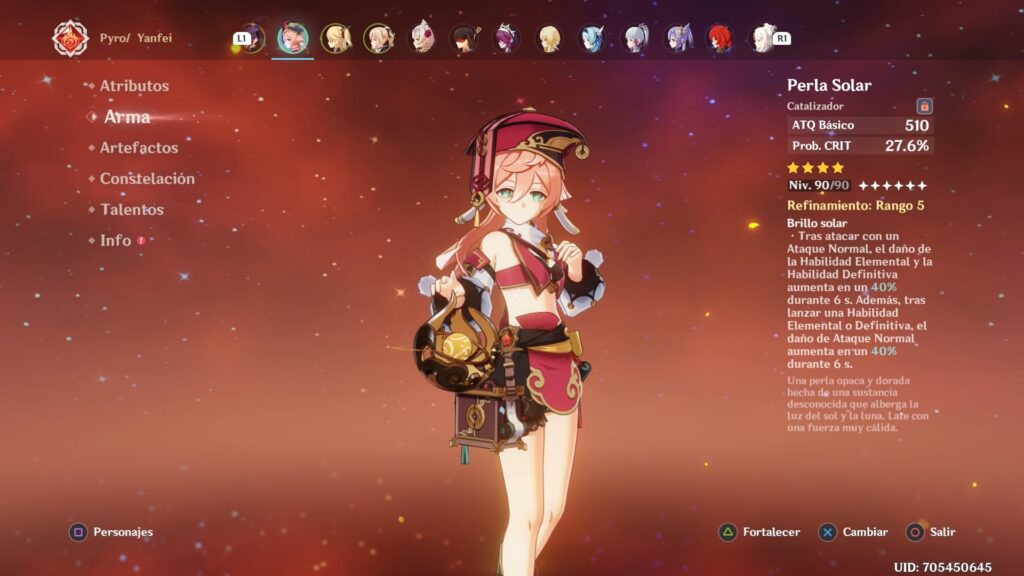Select the Arma menu entry
The height and width of the screenshot is (576, 1024).
(x=127, y=117)
